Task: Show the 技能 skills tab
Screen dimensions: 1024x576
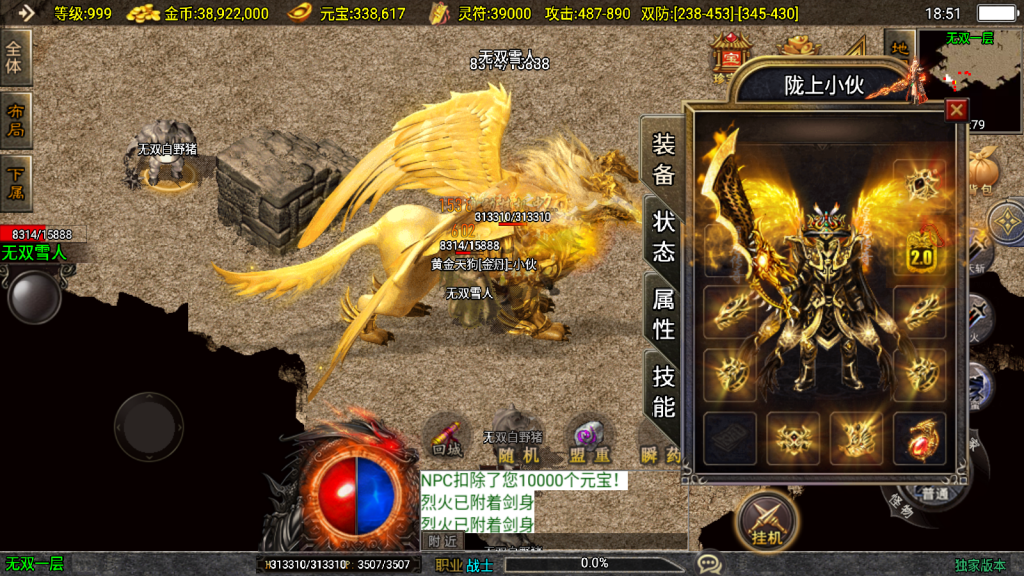Action: coord(664,390)
